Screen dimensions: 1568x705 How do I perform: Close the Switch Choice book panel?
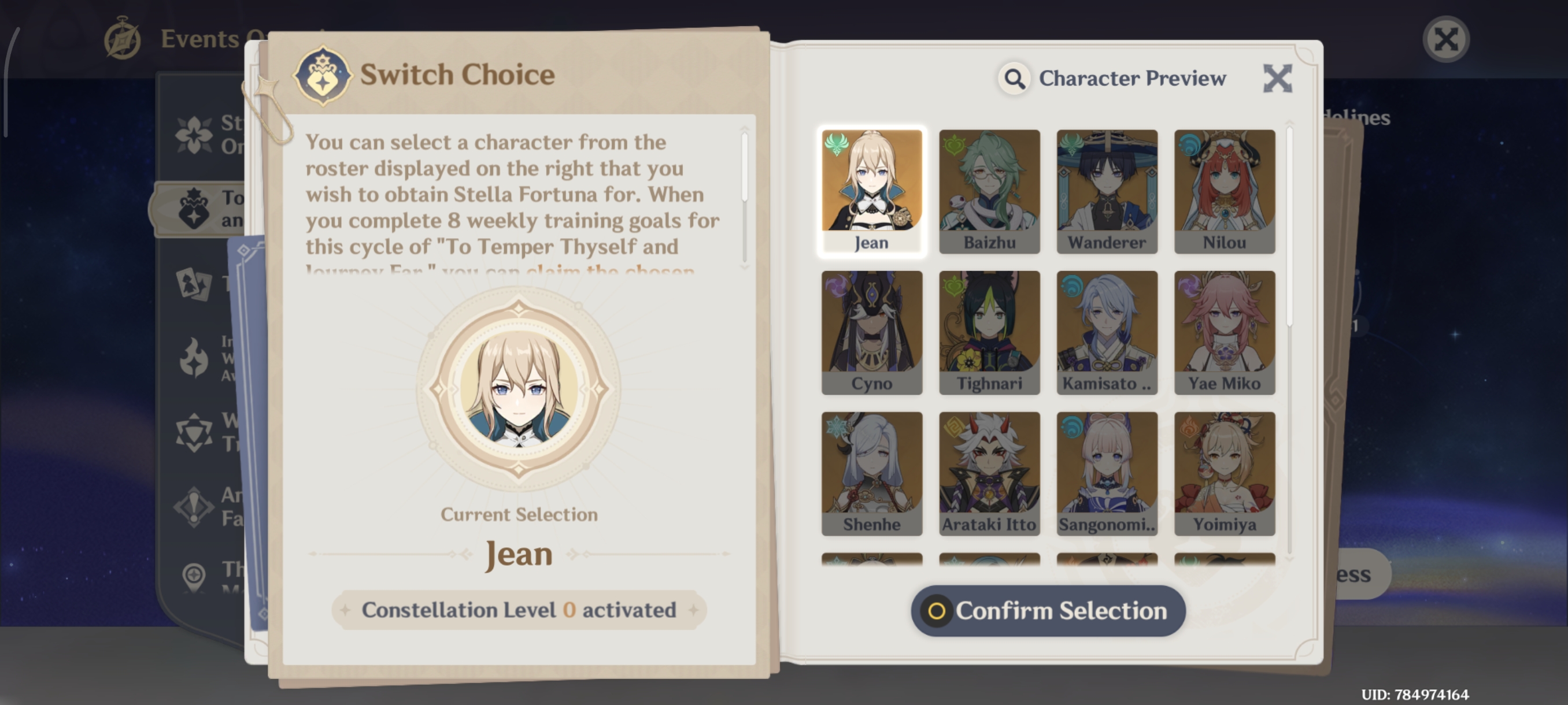[x=1277, y=79]
